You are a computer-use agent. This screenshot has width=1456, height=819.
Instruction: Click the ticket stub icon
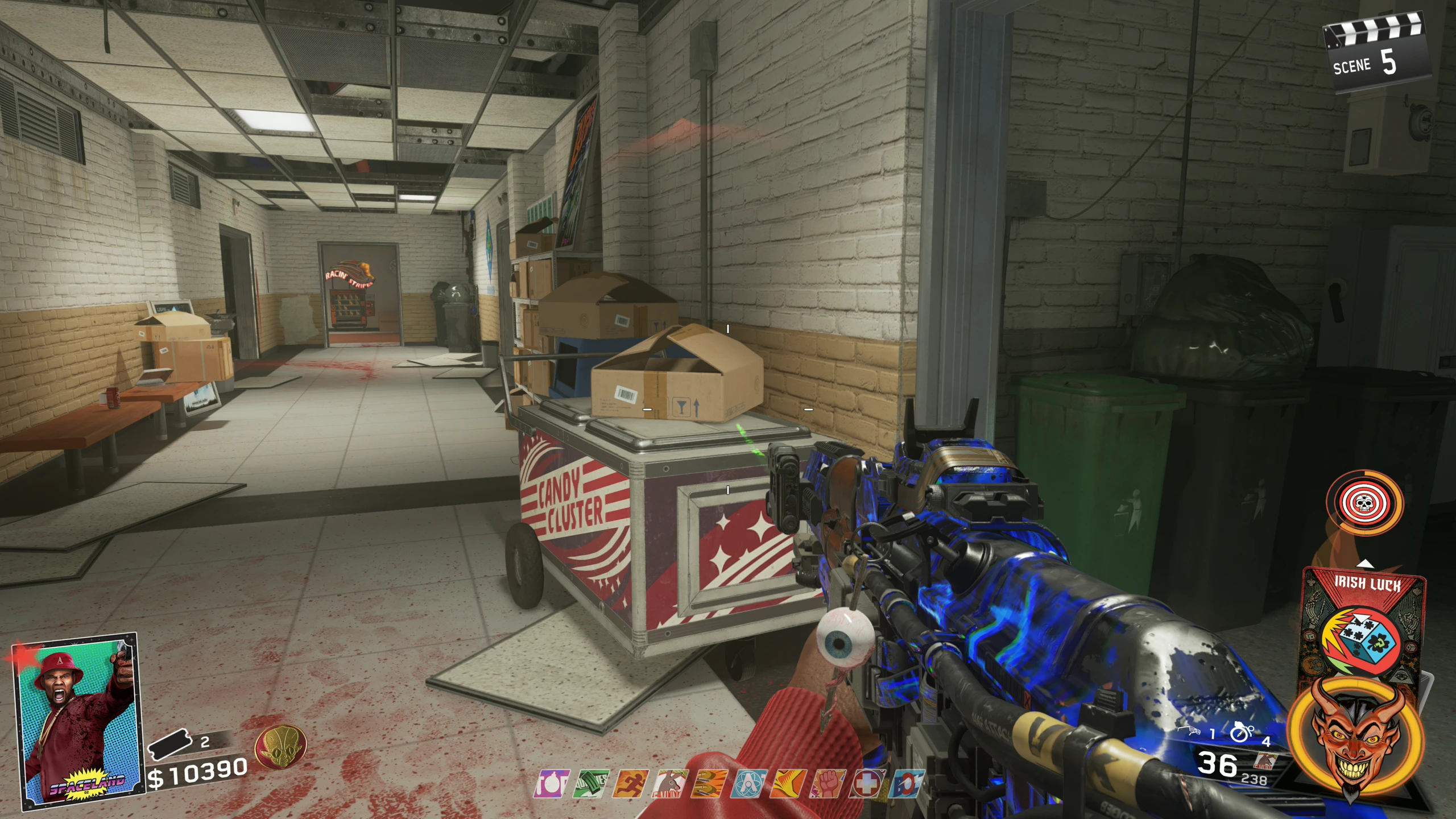pos(169,744)
